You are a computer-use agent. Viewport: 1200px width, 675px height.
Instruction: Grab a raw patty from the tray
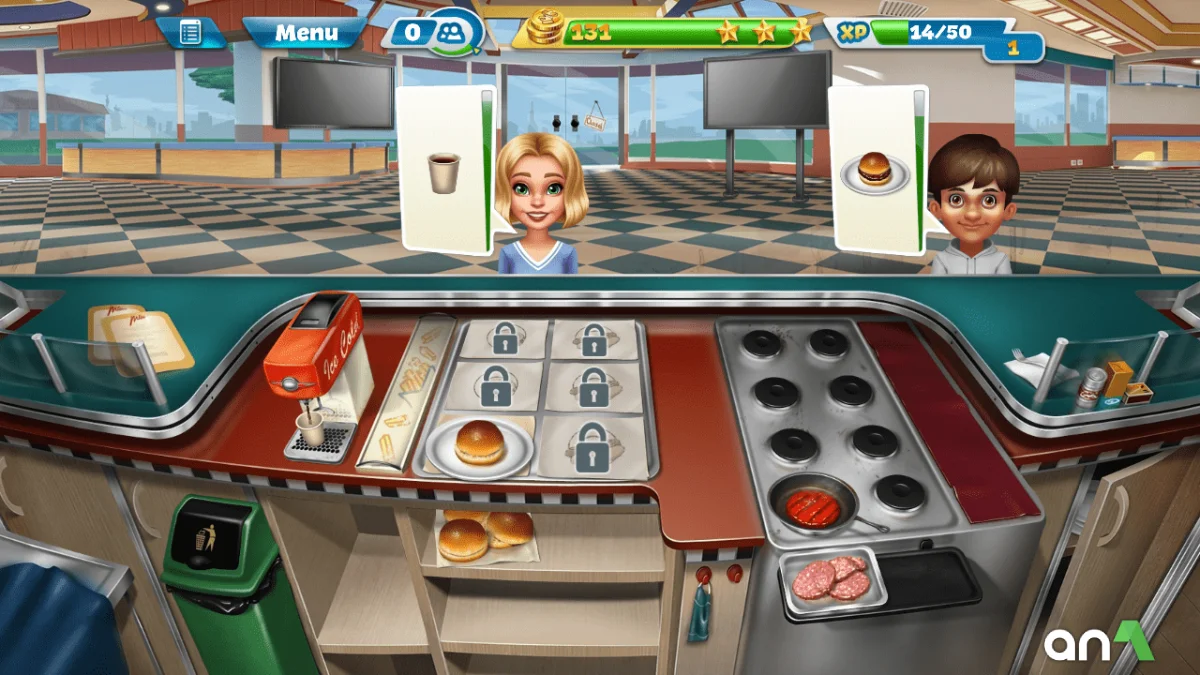tap(831, 577)
